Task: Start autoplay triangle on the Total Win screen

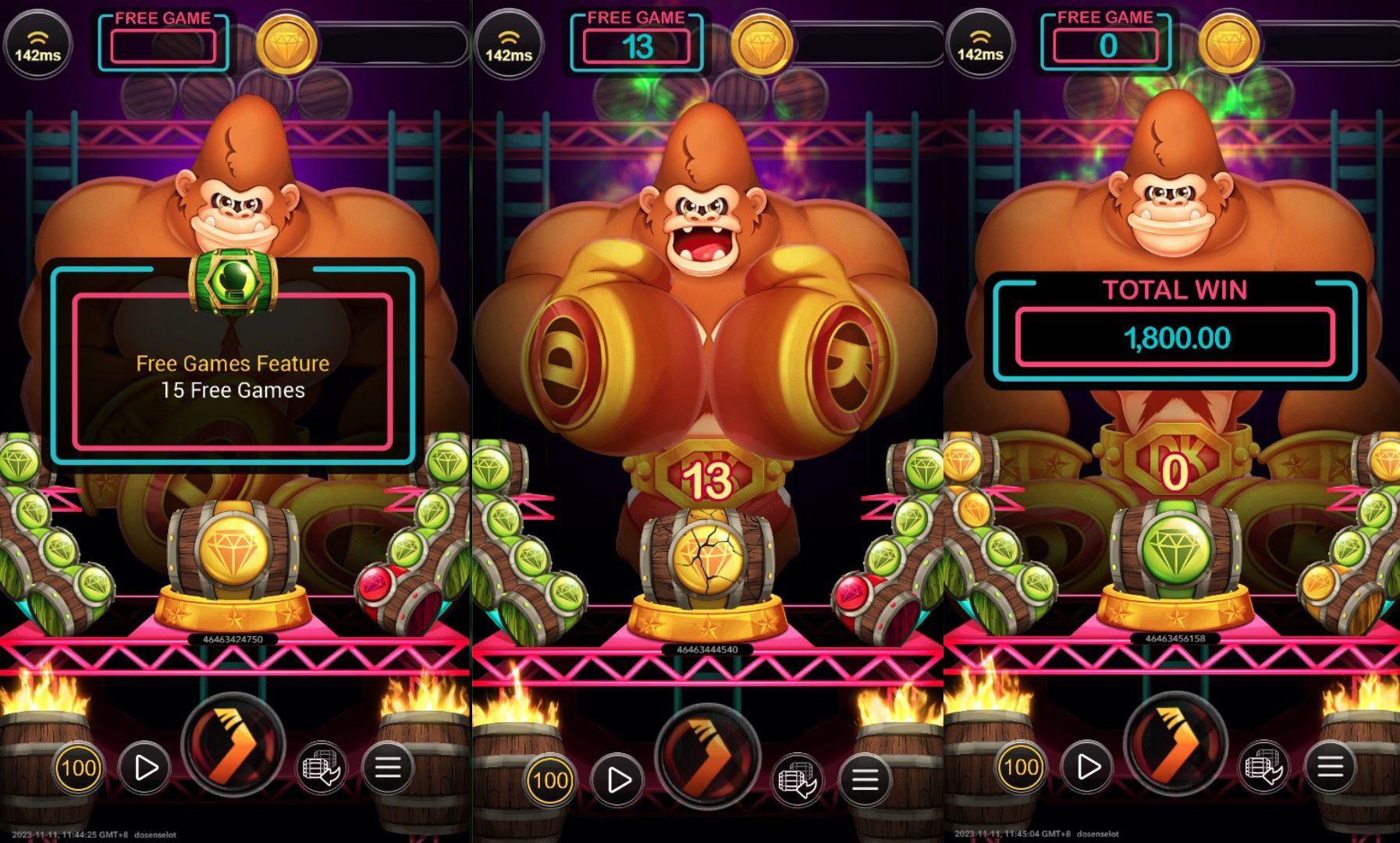Action: pos(1087,768)
